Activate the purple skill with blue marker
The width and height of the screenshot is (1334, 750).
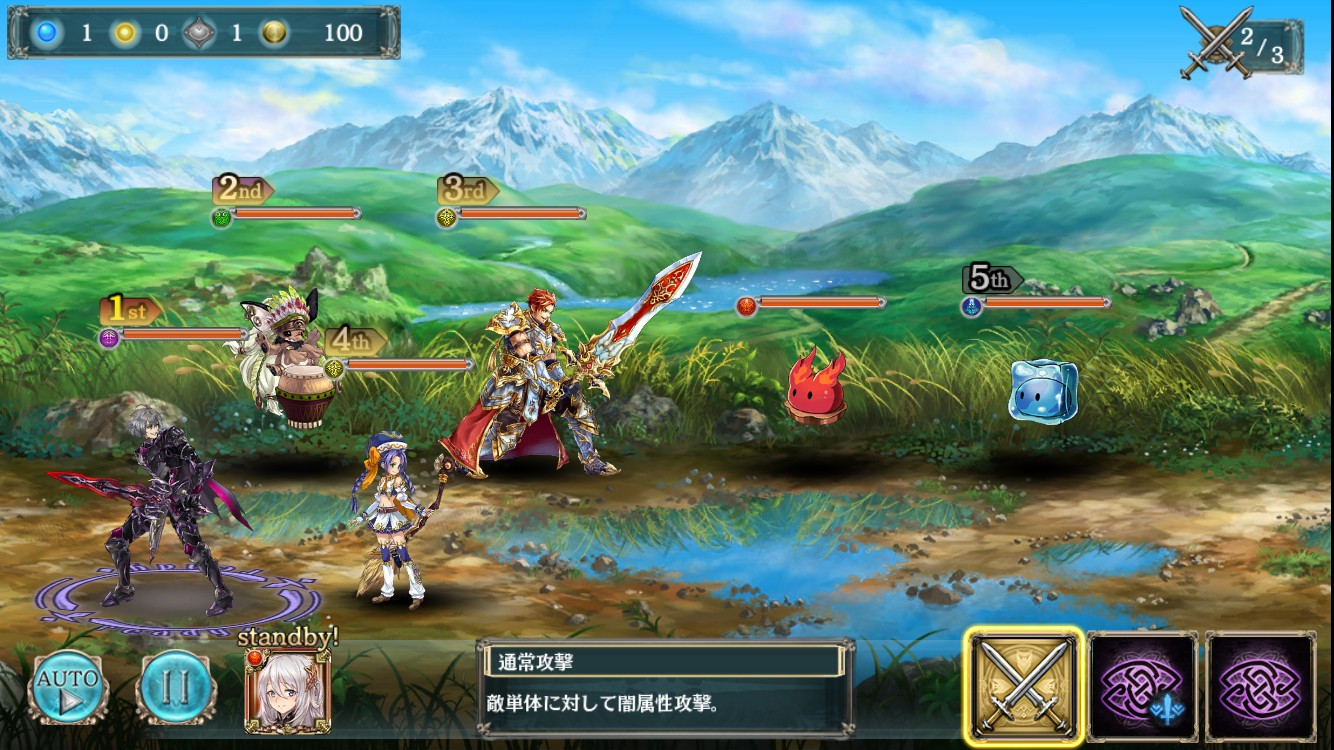coord(1142,686)
